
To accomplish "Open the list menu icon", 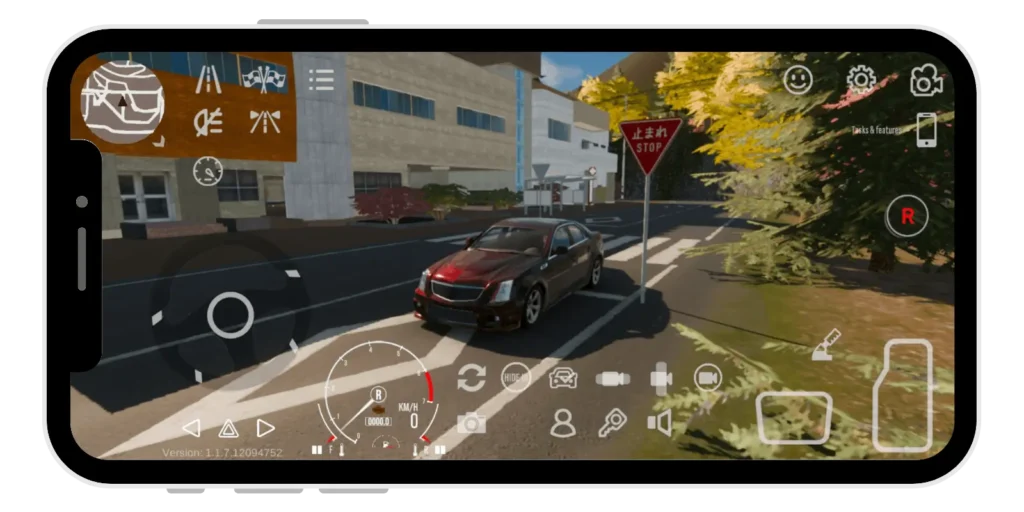I will [x=321, y=80].
